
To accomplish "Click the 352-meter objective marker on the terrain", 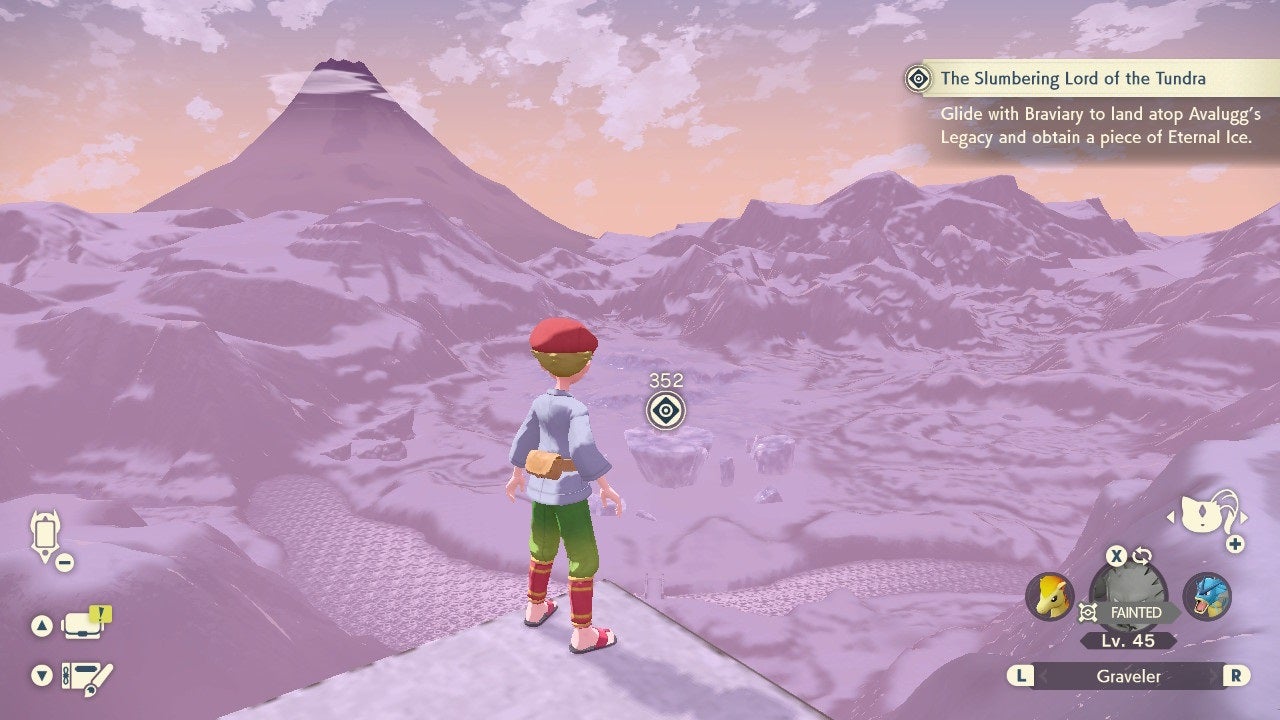I will click(668, 408).
